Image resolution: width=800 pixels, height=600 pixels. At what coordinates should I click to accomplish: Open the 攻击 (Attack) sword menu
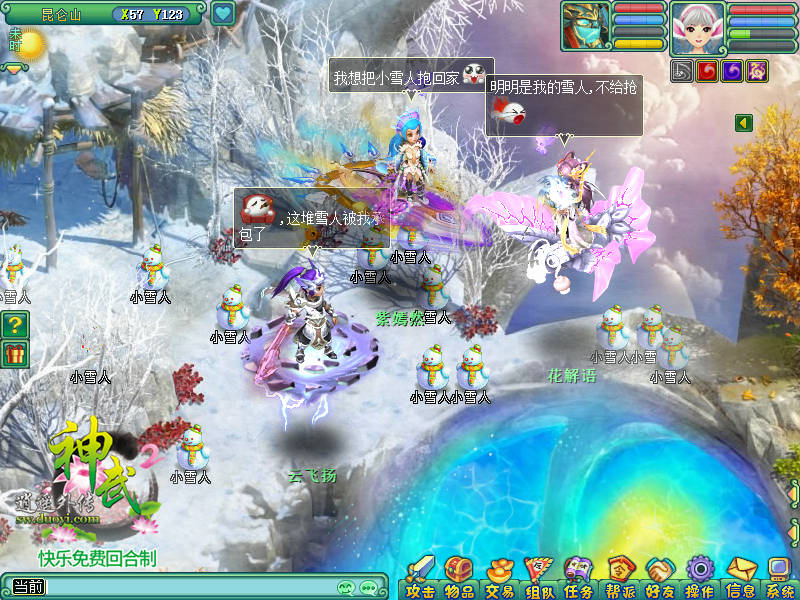tap(420, 577)
